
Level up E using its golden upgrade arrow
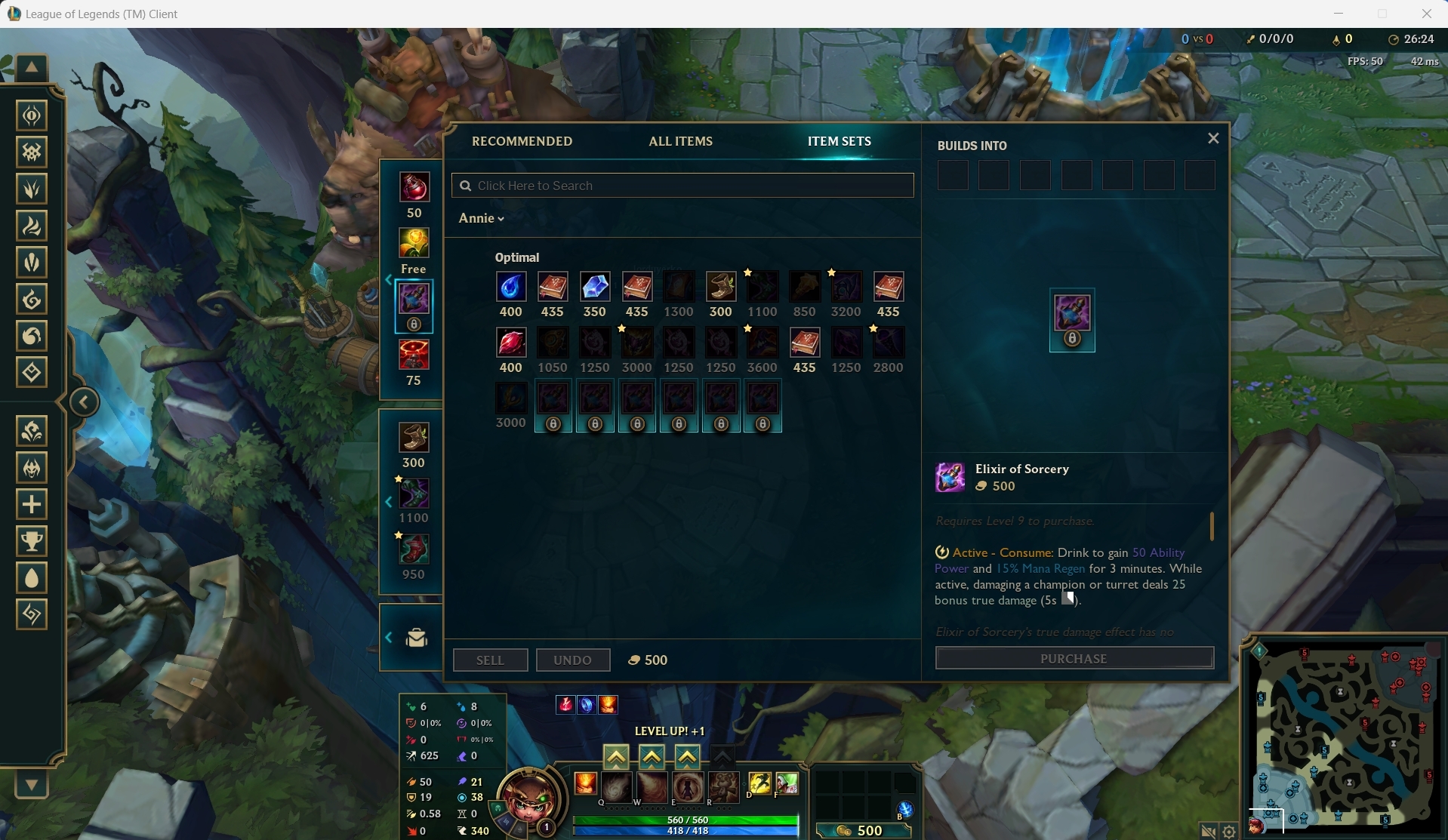pyautogui.click(x=686, y=756)
